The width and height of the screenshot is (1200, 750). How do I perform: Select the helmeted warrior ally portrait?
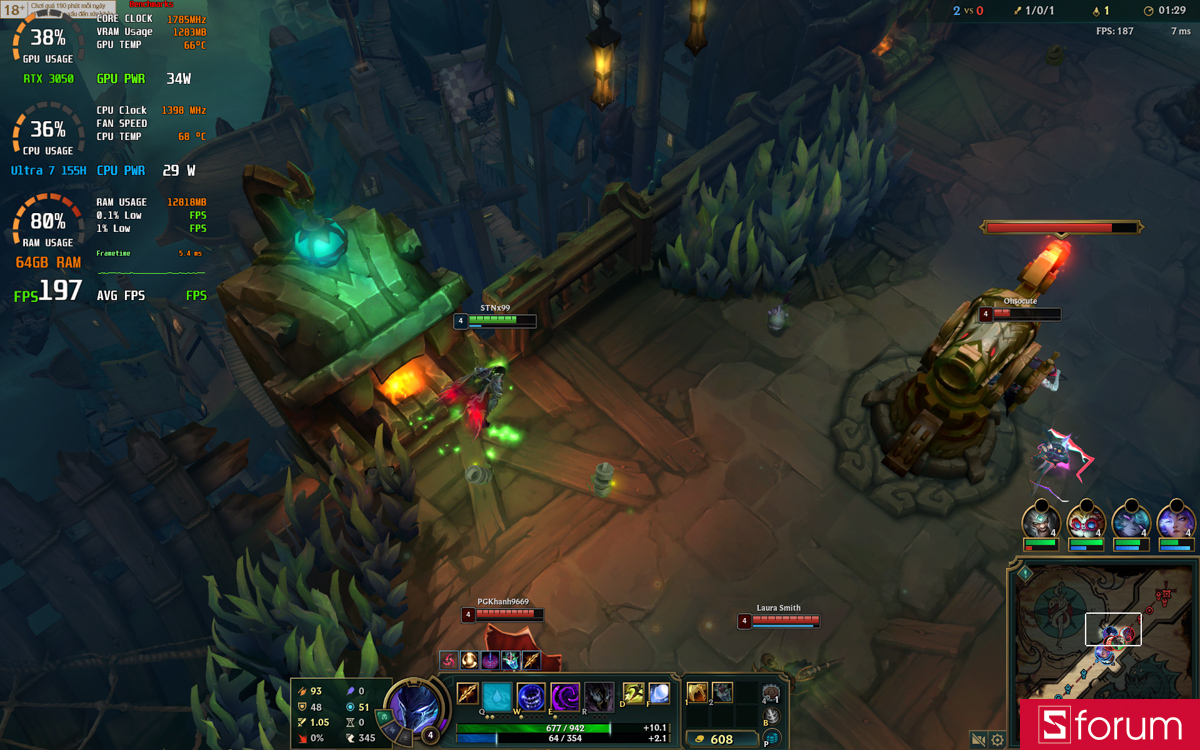[x=1040, y=521]
